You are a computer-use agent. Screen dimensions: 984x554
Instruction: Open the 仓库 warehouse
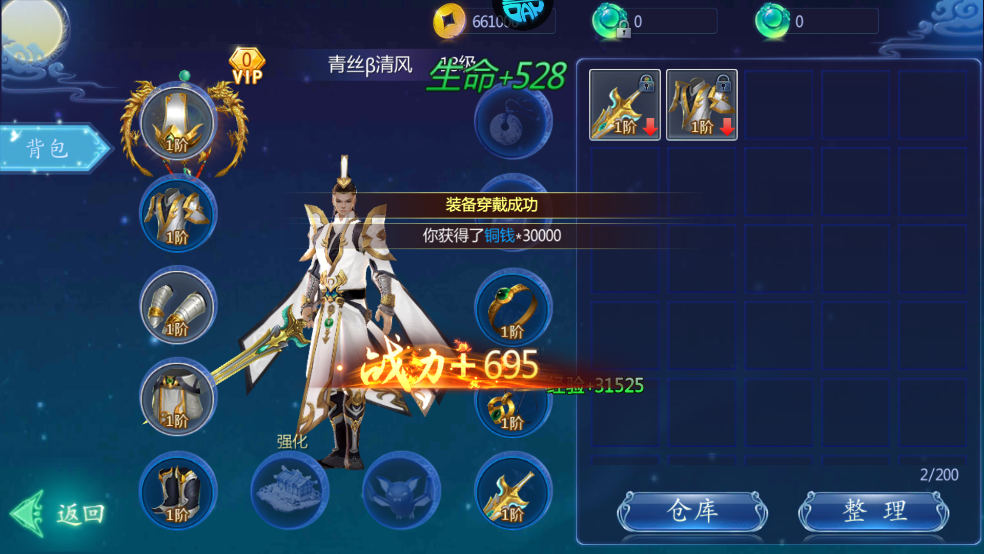[x=692, y=511]
